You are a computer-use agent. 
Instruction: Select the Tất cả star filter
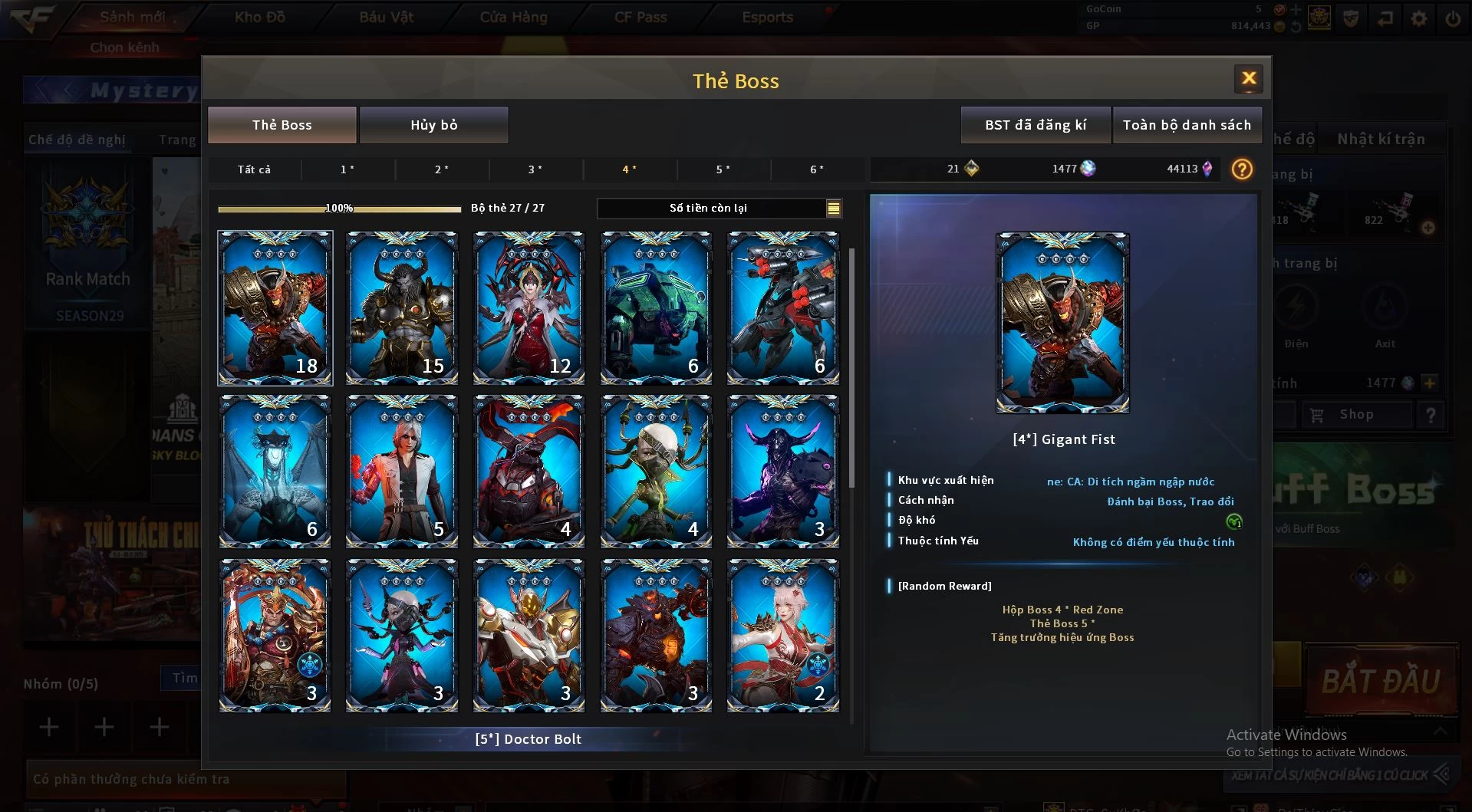point(254,169)
